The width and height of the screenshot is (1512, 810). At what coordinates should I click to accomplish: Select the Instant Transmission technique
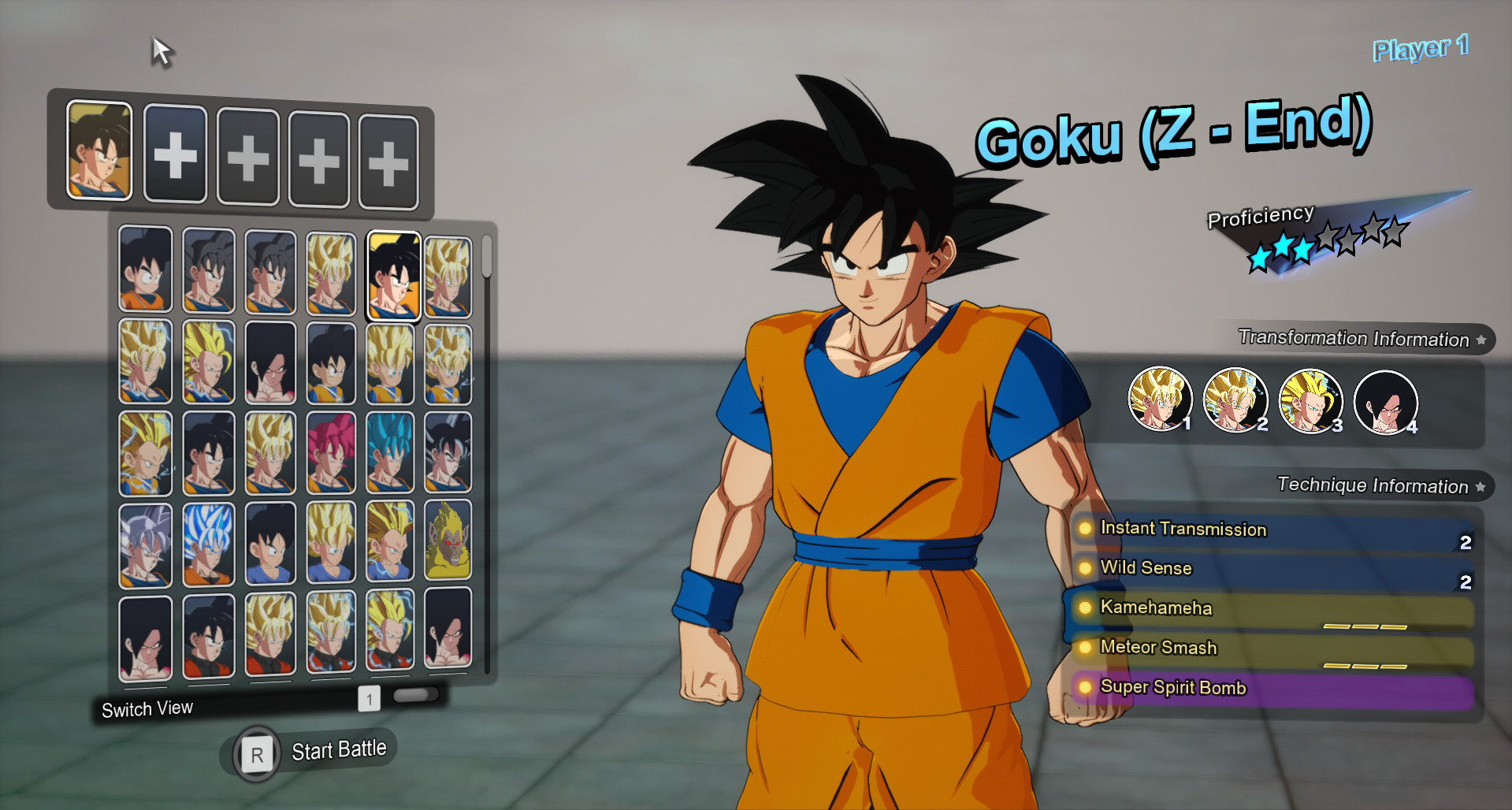tap(1181, 529)
